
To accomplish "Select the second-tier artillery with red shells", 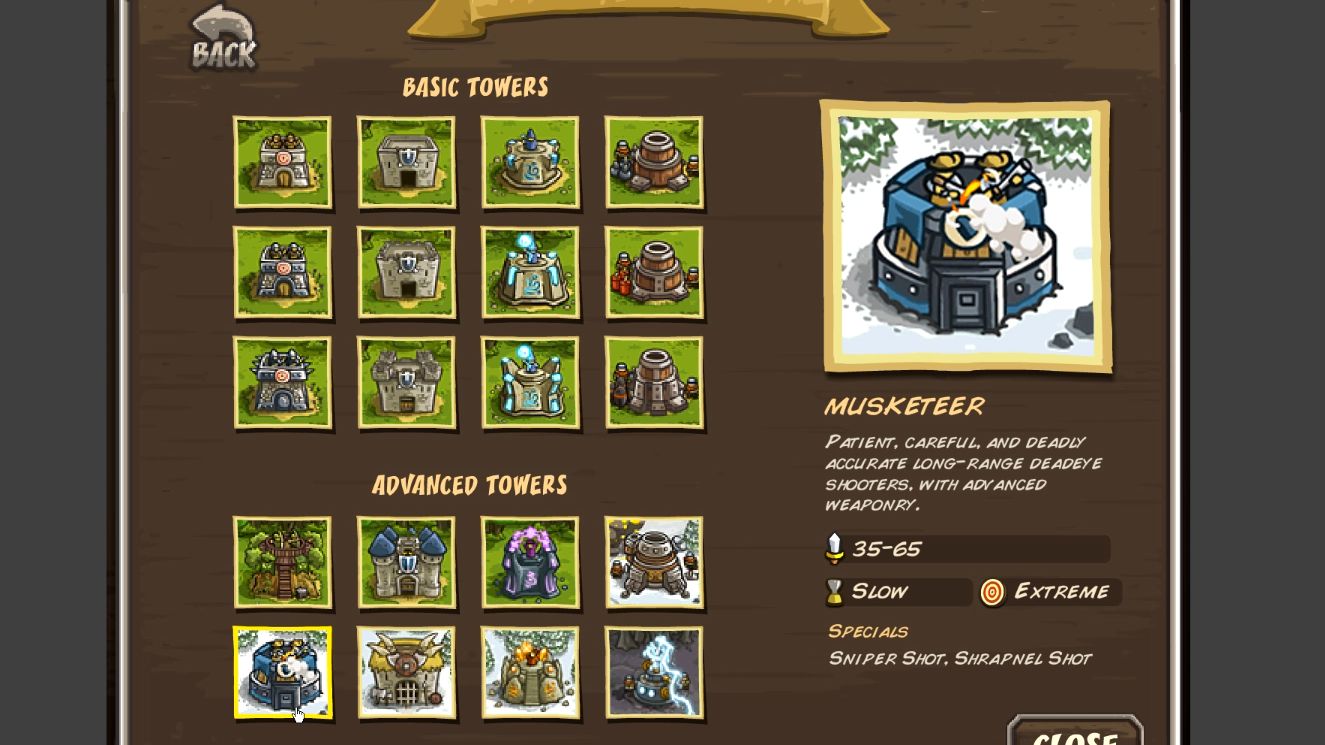I will [654, 272].
